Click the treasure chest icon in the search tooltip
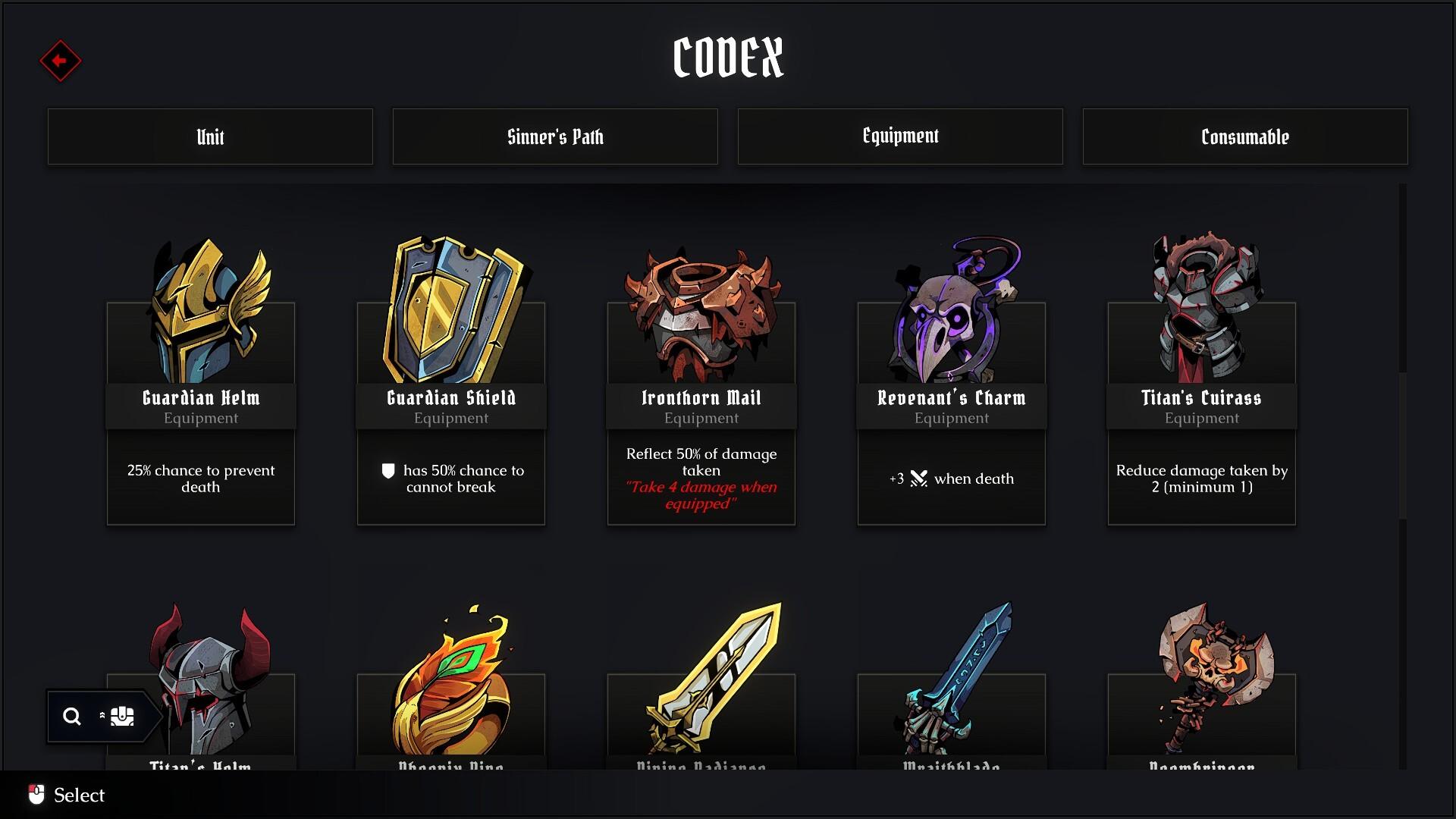Viewport: 1456px width, 819px height. coord(123,715)
